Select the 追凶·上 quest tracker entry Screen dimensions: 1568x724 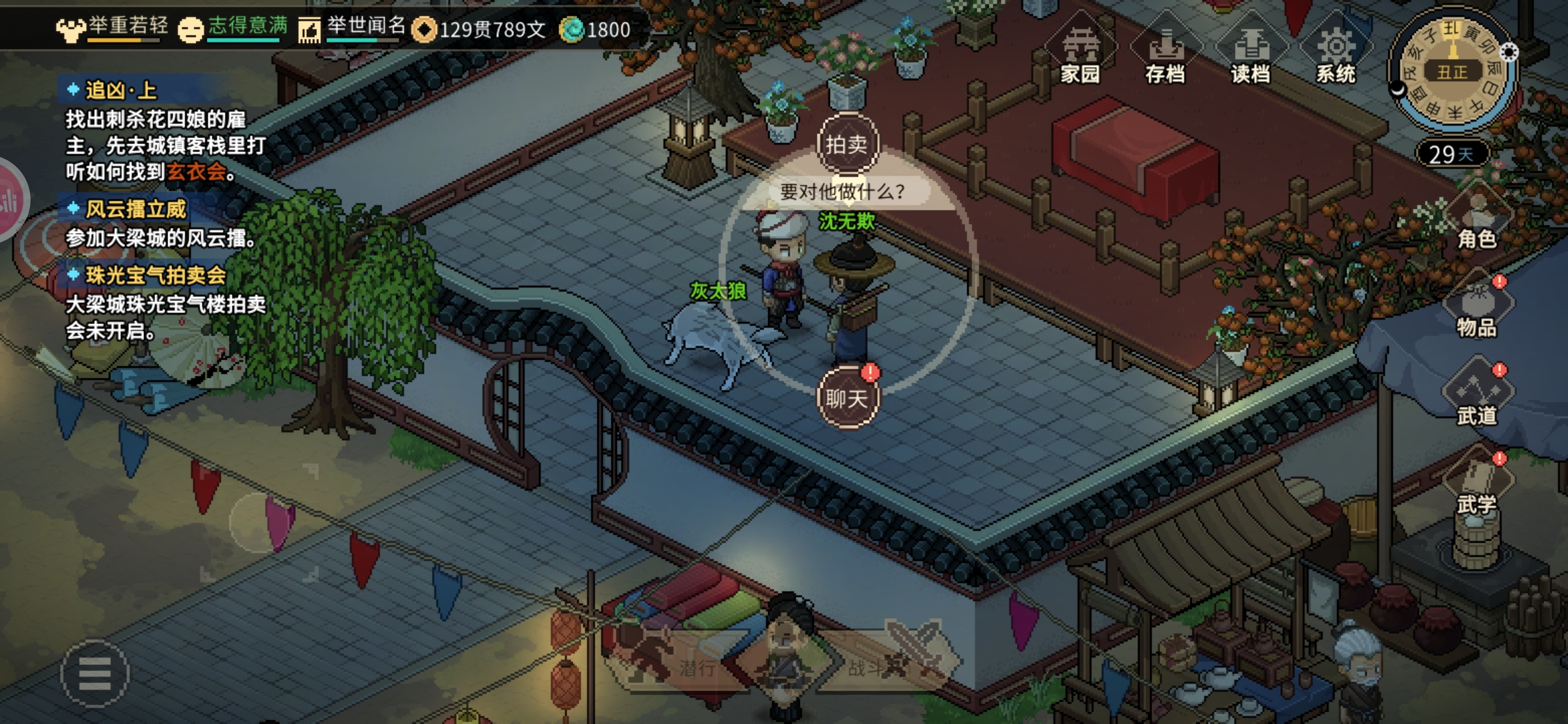[121, 90]
